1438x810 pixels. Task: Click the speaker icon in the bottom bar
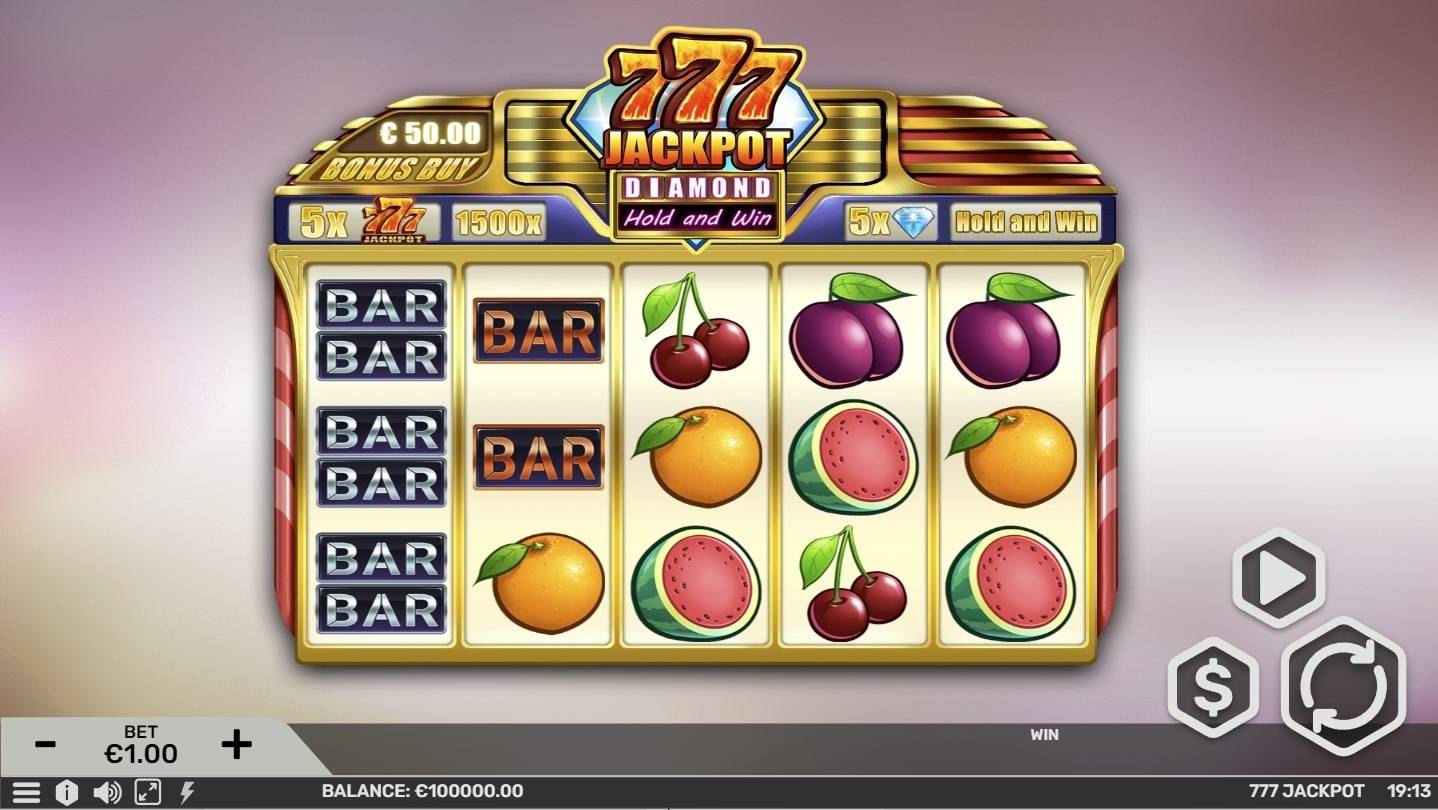click(x=106, y=791)
